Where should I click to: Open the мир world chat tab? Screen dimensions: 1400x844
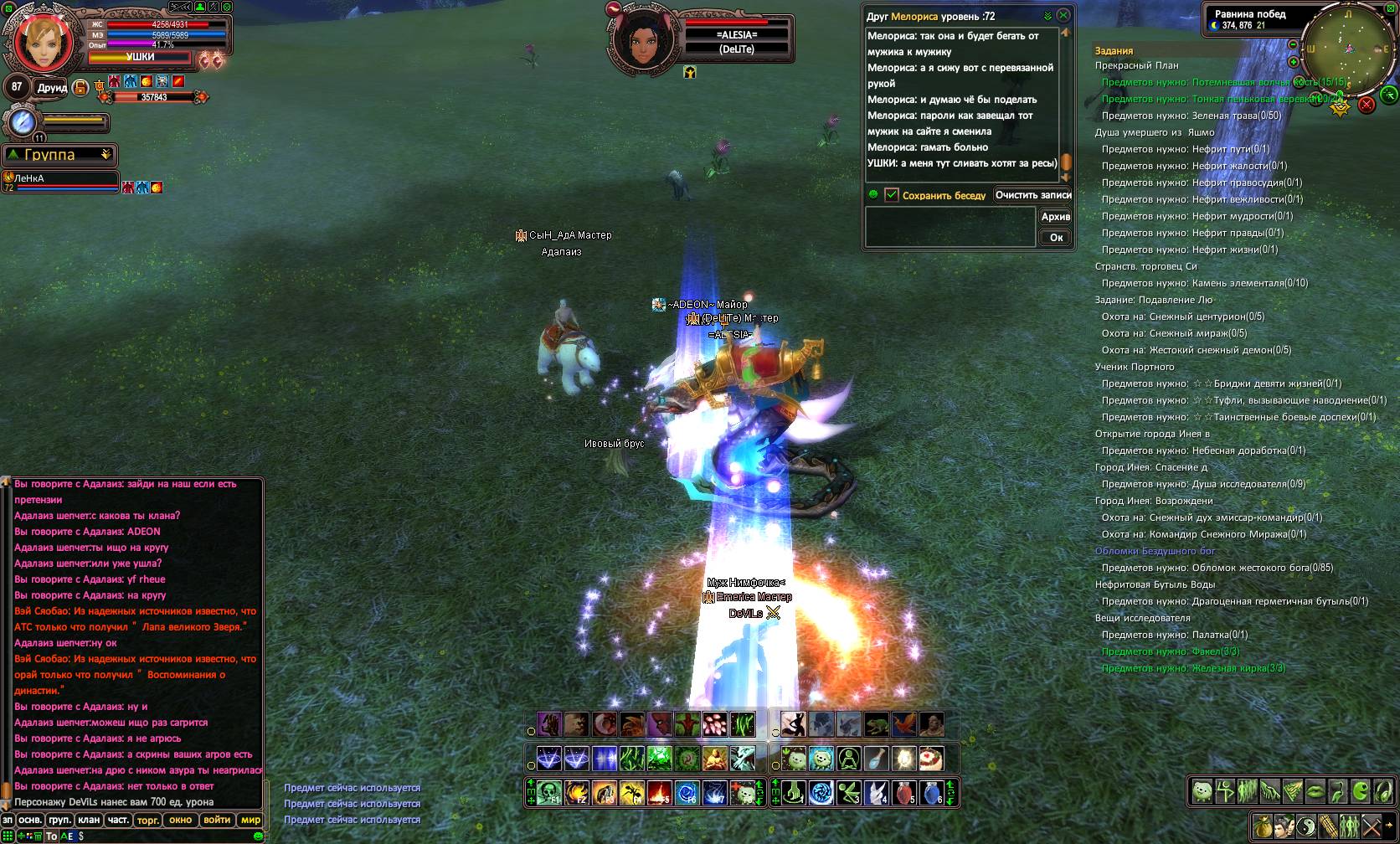tap(250, 820)
